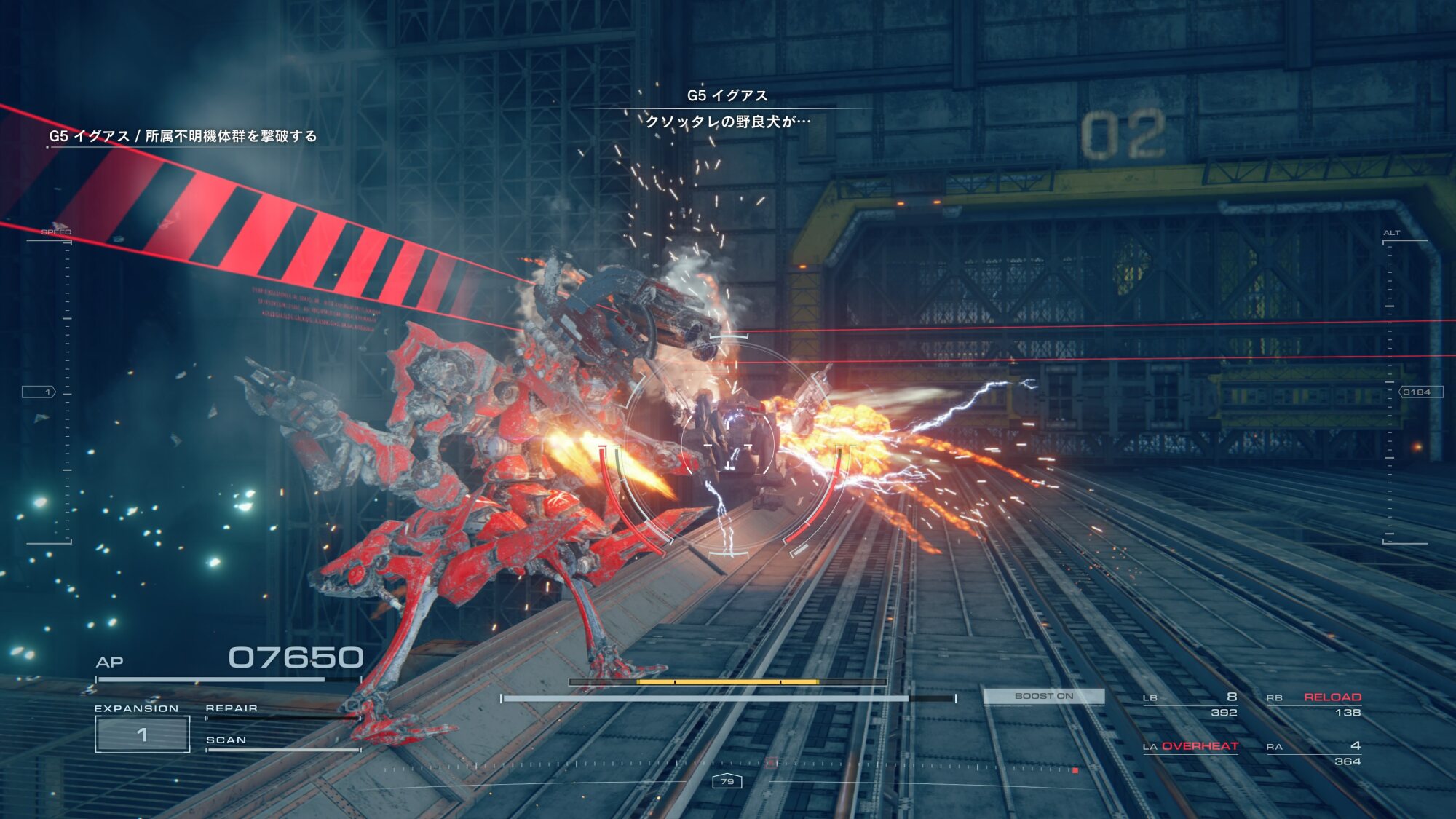Toggle the BOOST ON indicator
The image size is (1456, 819).
[1043, 696]
